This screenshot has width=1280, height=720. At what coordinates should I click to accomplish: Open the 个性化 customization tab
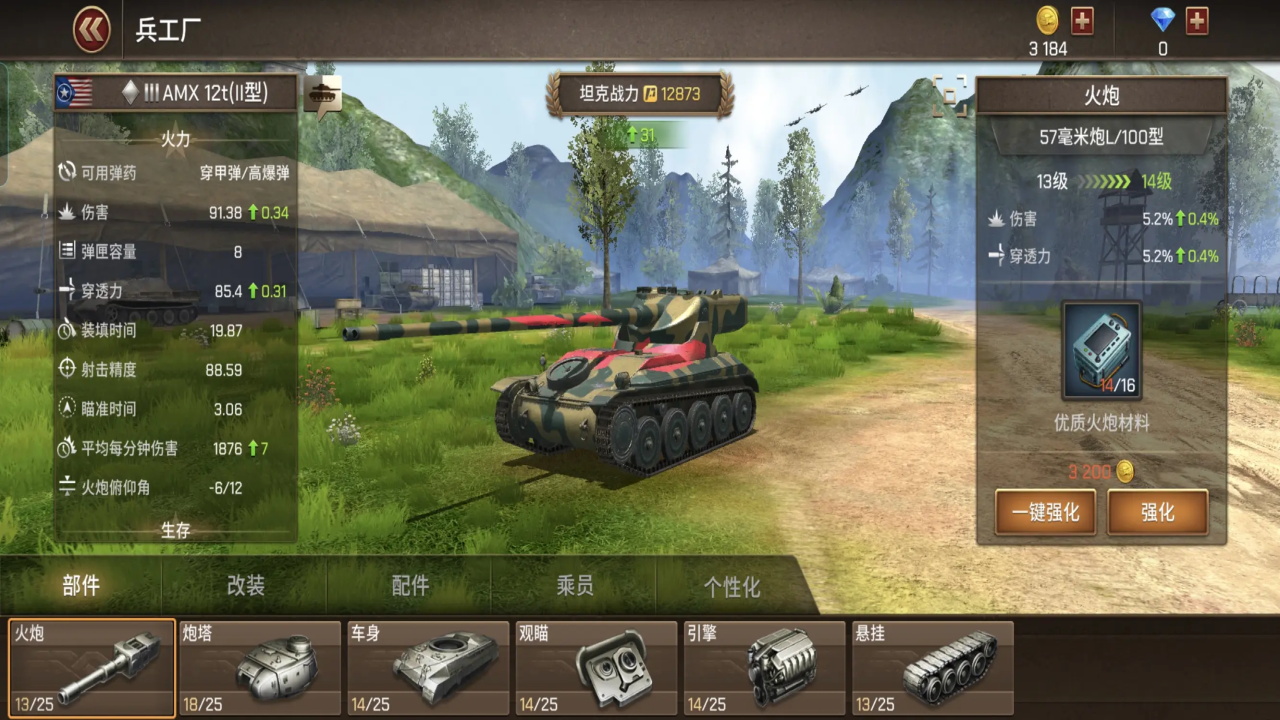point(732,587)
